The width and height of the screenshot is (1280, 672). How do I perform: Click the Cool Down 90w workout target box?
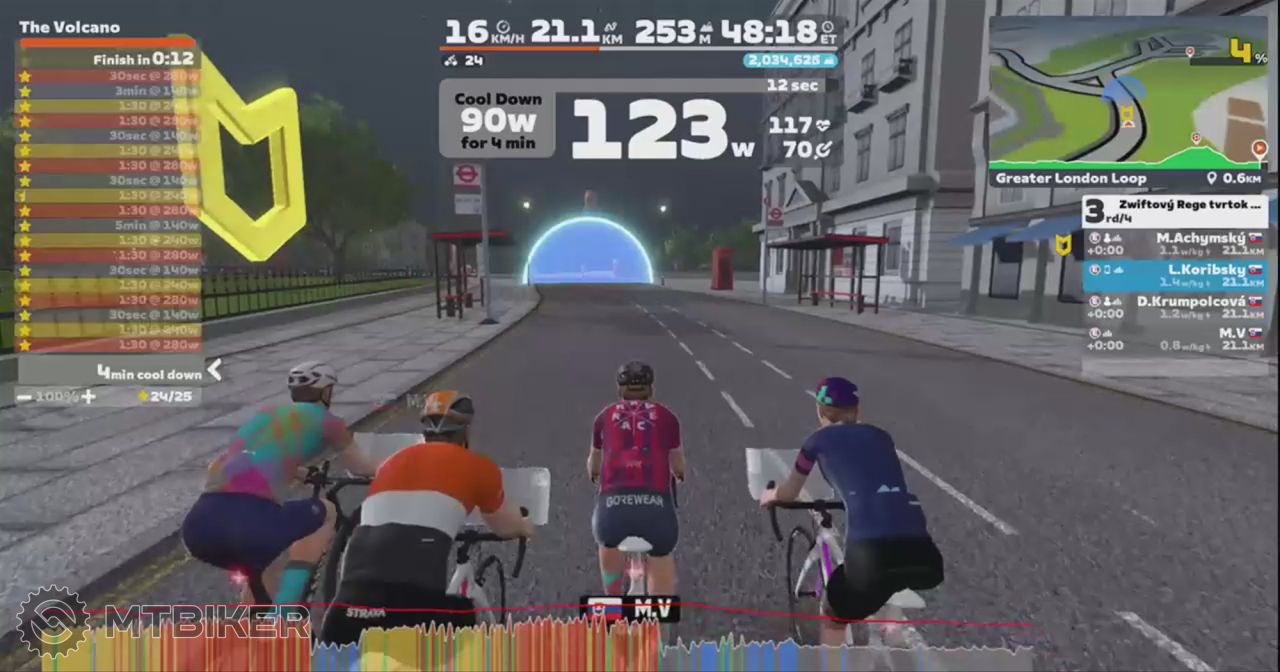point(498,120)
